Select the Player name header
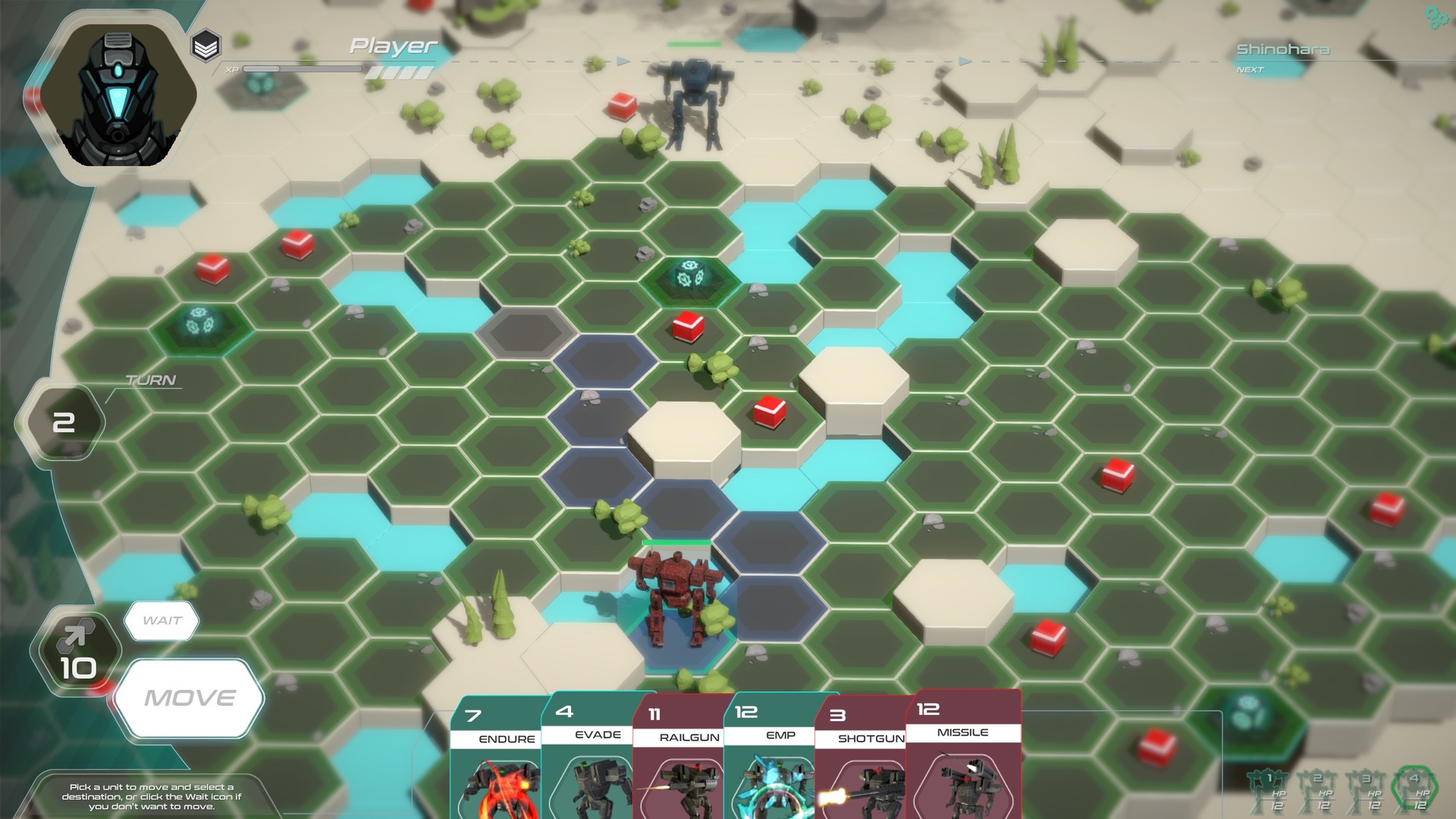Viewport: 1456px width, 819px height. click(391, 45)
